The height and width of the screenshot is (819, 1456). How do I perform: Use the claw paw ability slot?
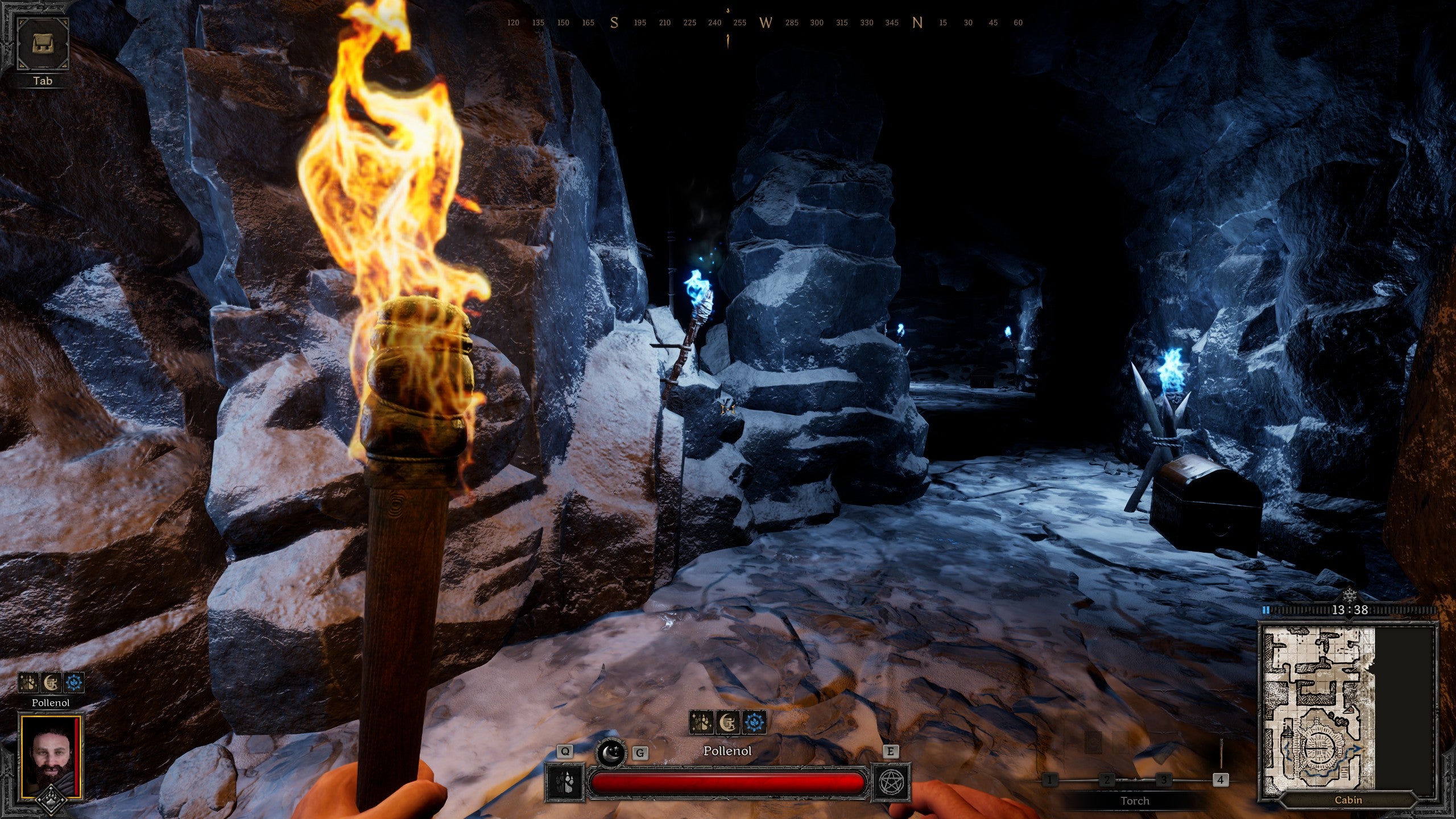point(565,783)
